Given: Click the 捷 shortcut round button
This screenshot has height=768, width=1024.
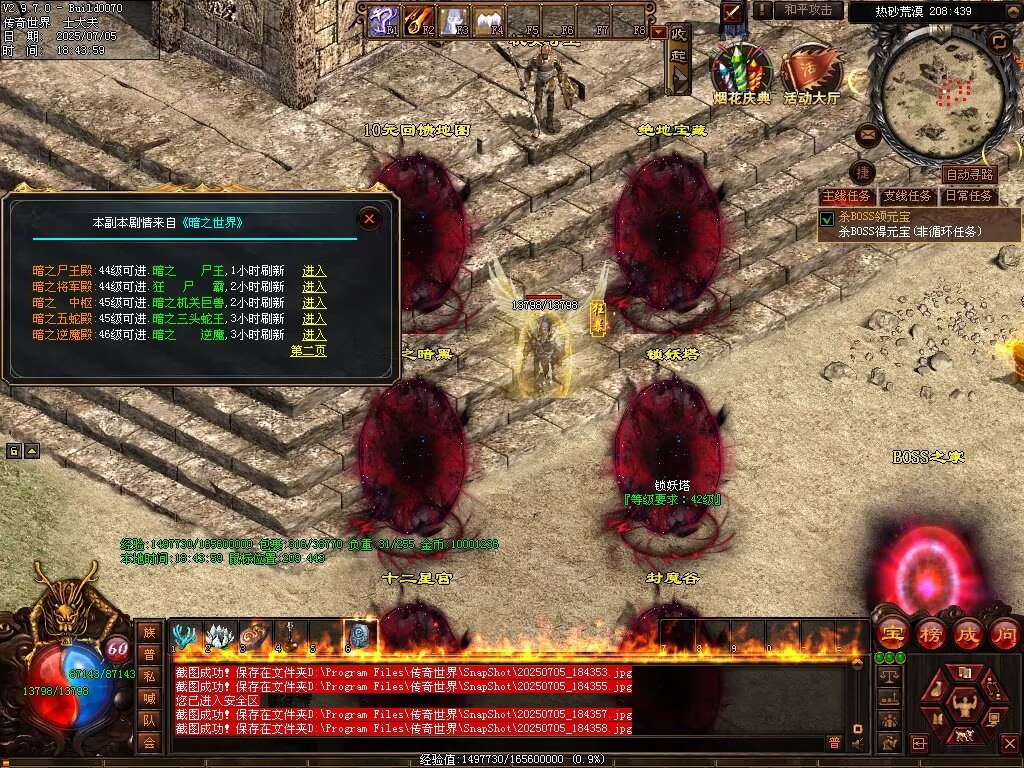Looking at the screenshot, I should [x=862, y=172].
